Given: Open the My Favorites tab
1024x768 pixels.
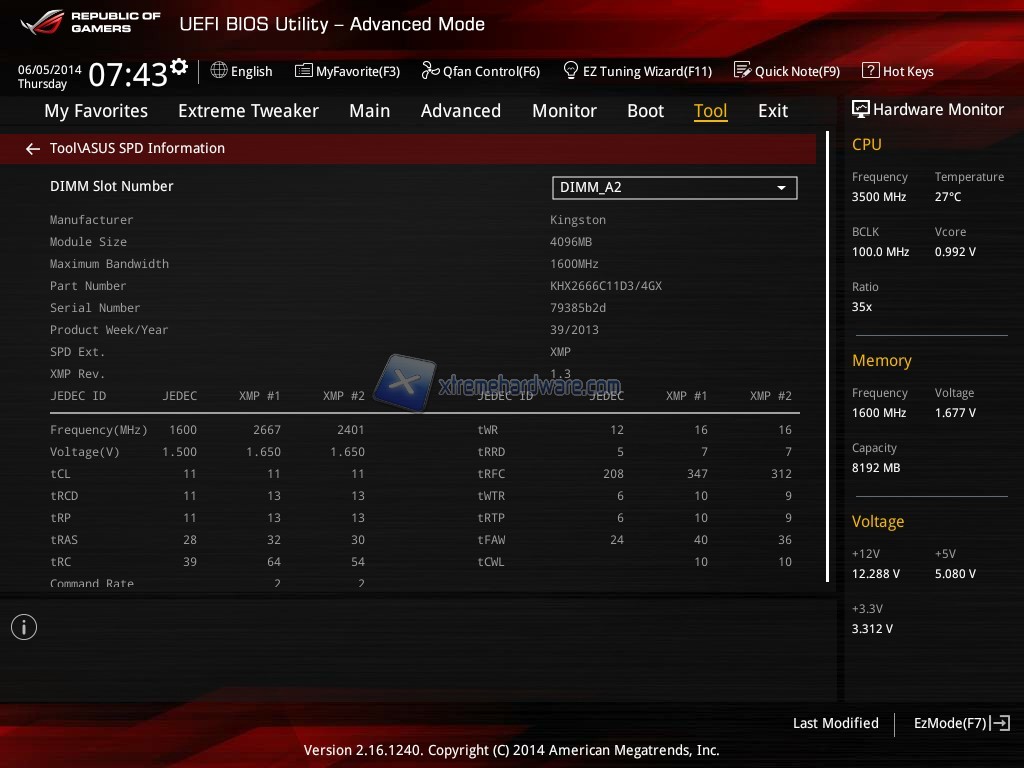Looking at the screenshot, I should (x=96, y=111).
